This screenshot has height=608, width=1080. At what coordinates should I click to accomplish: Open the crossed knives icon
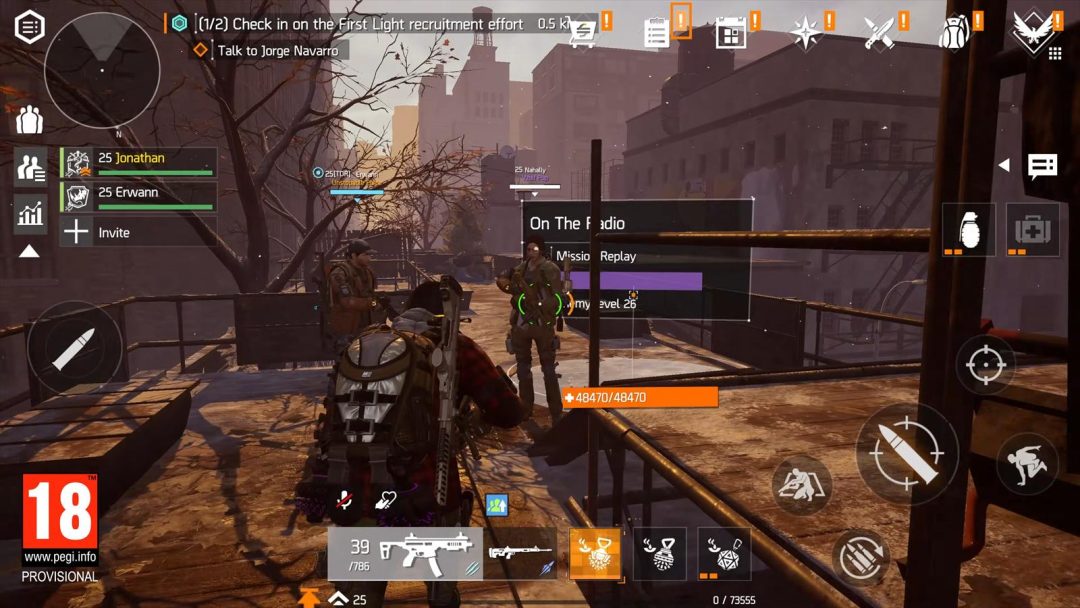[879, 33]
